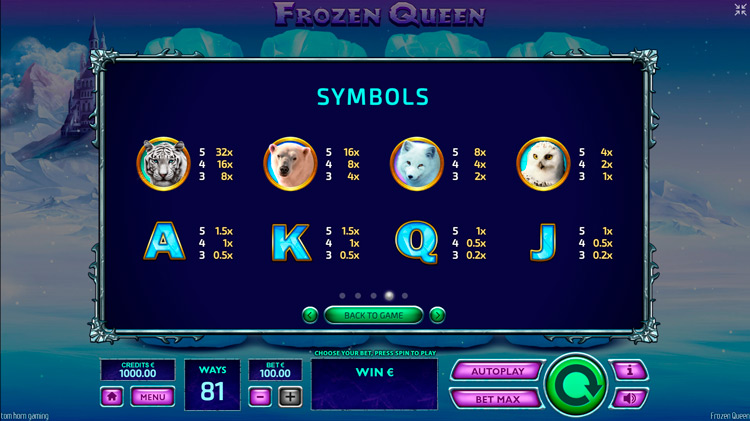Toggle the sound speaker button
Image resolution: width=750 pixels, height=421 pixels.
[x=630, y=398]
